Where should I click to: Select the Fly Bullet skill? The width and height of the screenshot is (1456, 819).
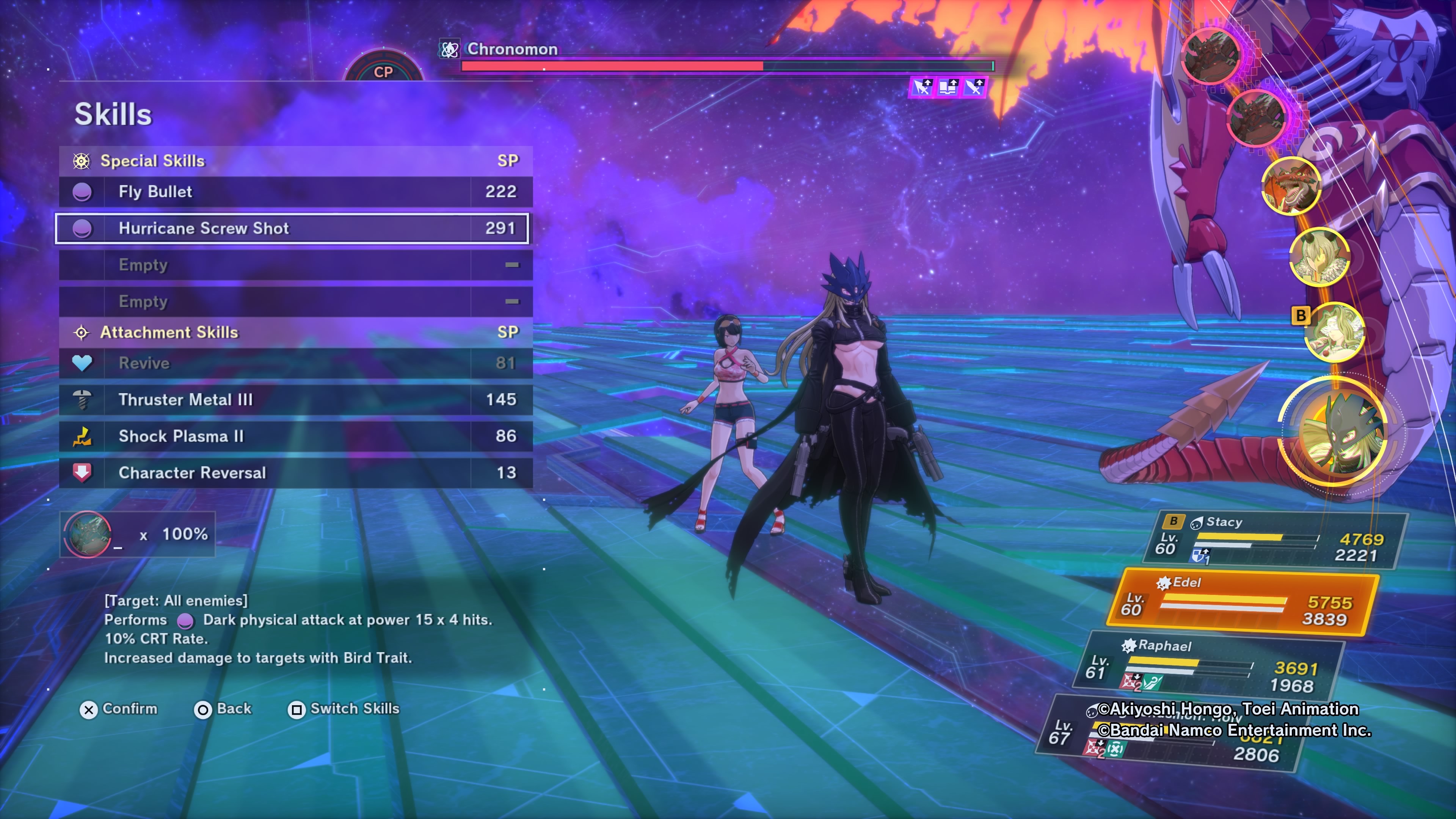coord(295,191)
